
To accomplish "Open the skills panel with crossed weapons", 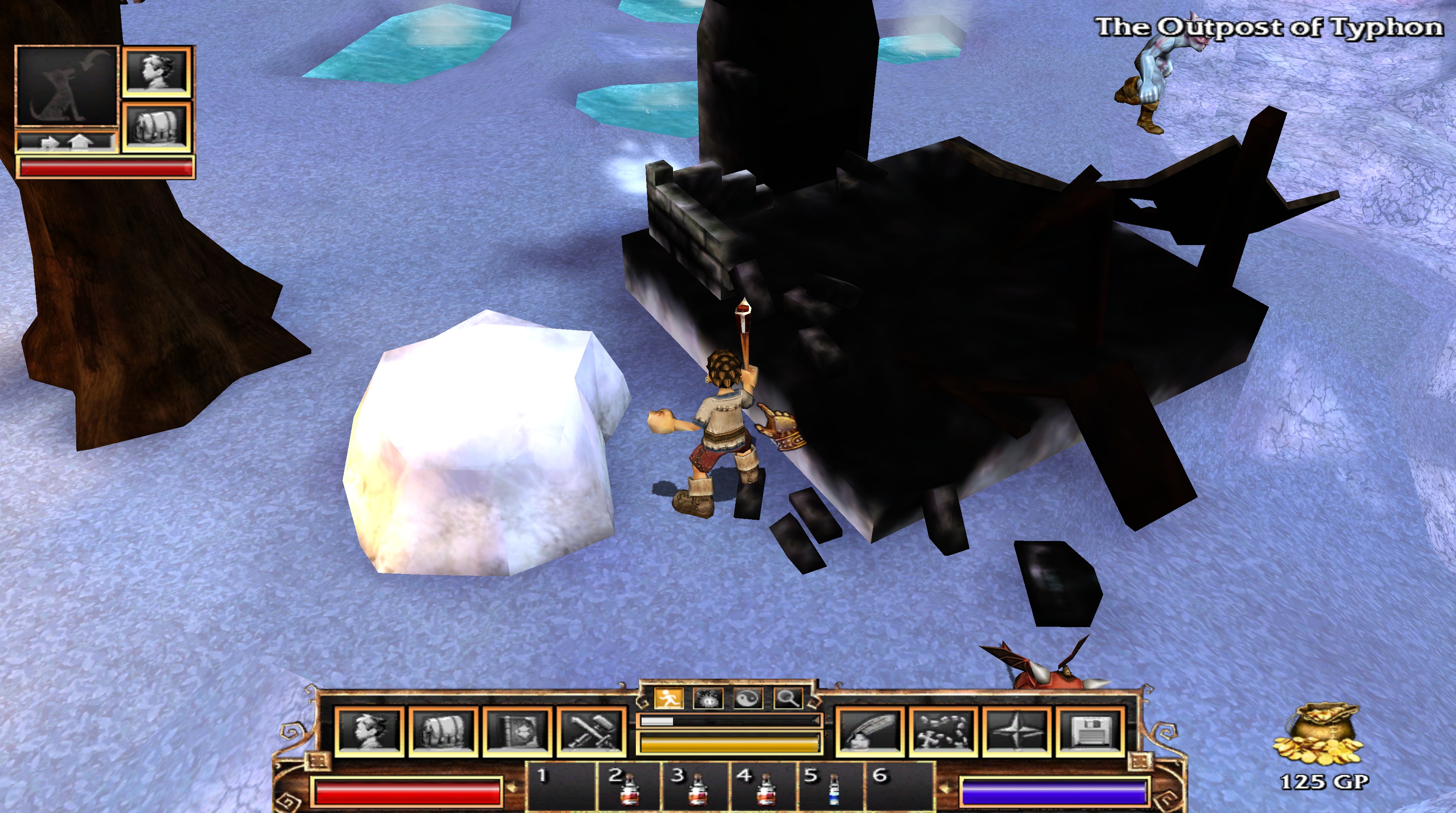I will [592, 730].
